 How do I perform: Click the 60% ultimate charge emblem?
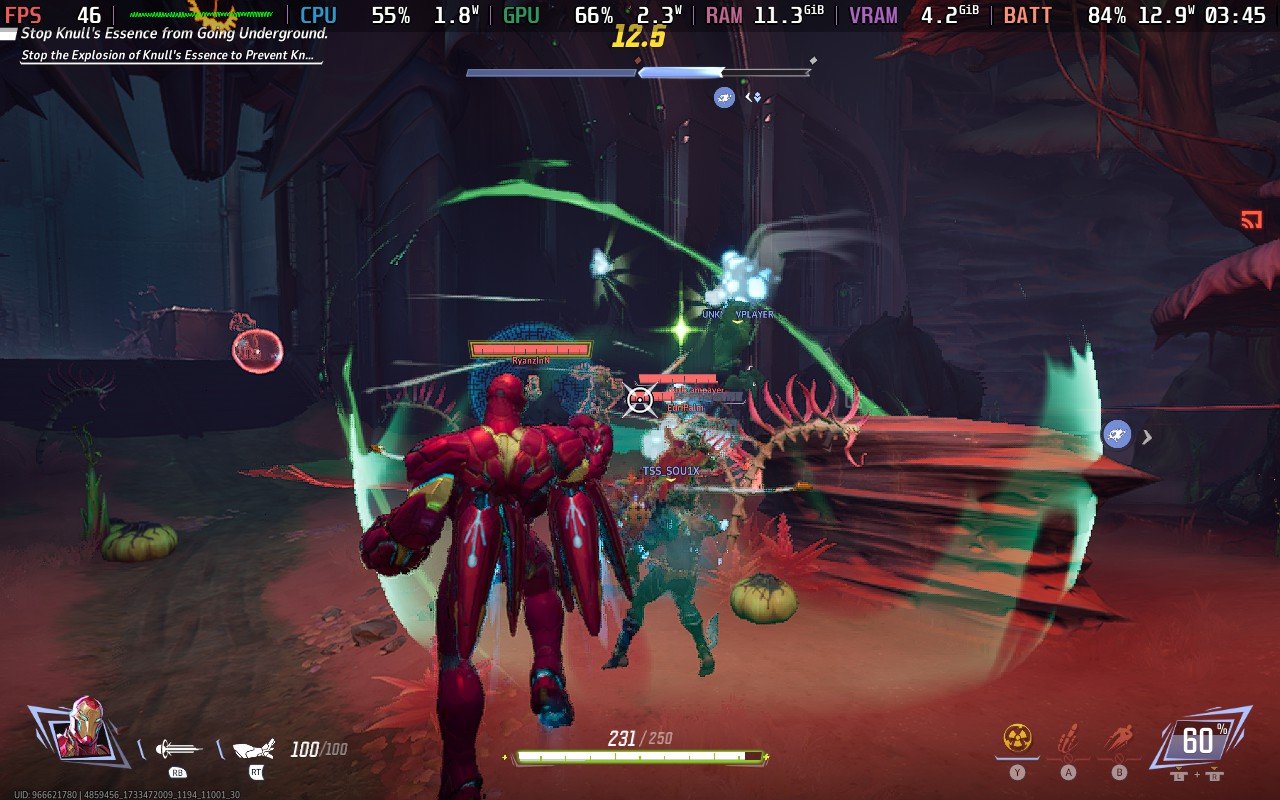coord(1199,741)
